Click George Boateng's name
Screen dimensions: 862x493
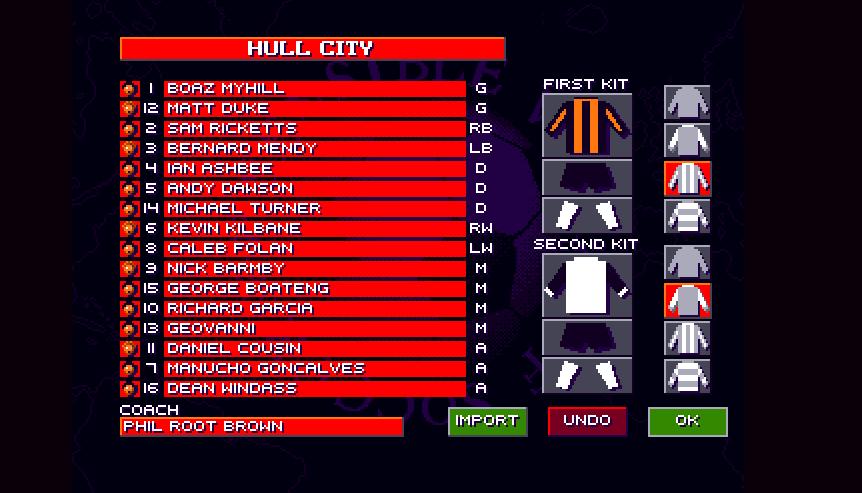[x=314, y=289]
